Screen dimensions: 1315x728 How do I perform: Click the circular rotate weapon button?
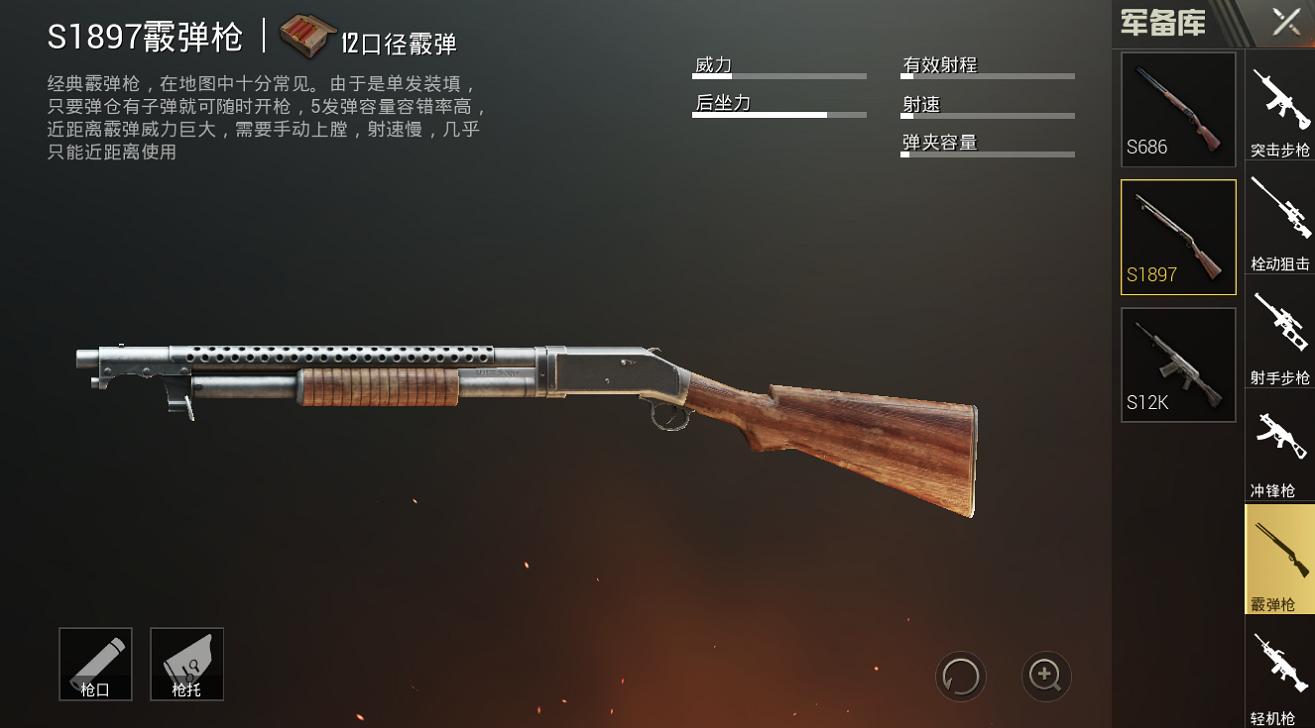click(x=960, y=676)
